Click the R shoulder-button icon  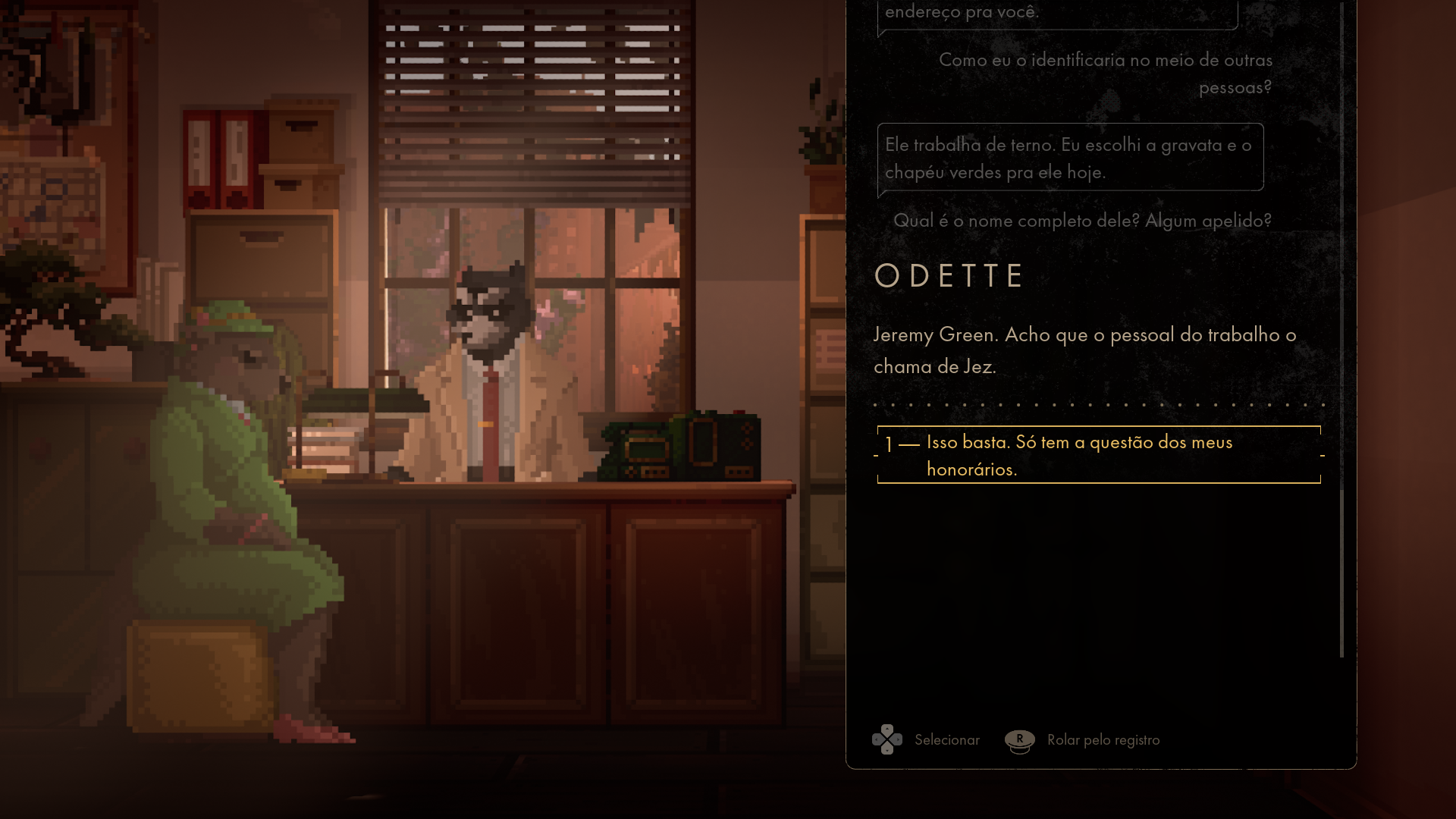point(1019,739)
